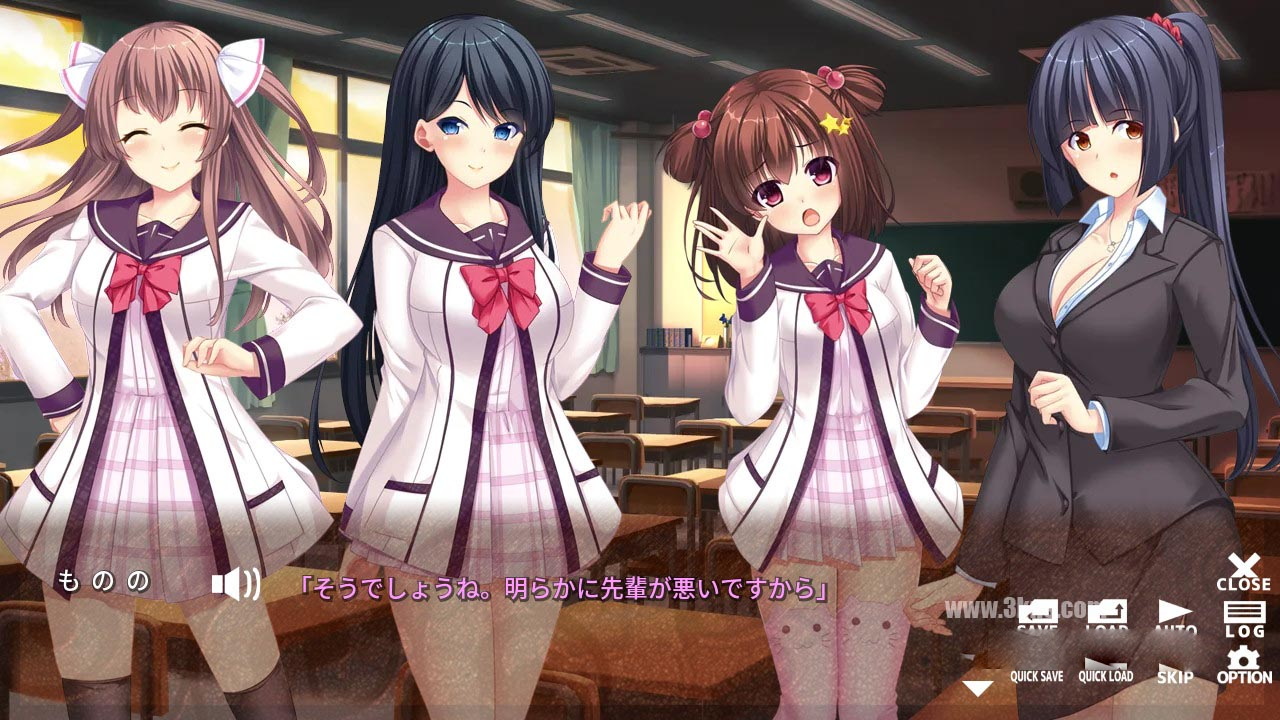Open the SAVE game menu

pyautogui.click(x=1039, y=617)
